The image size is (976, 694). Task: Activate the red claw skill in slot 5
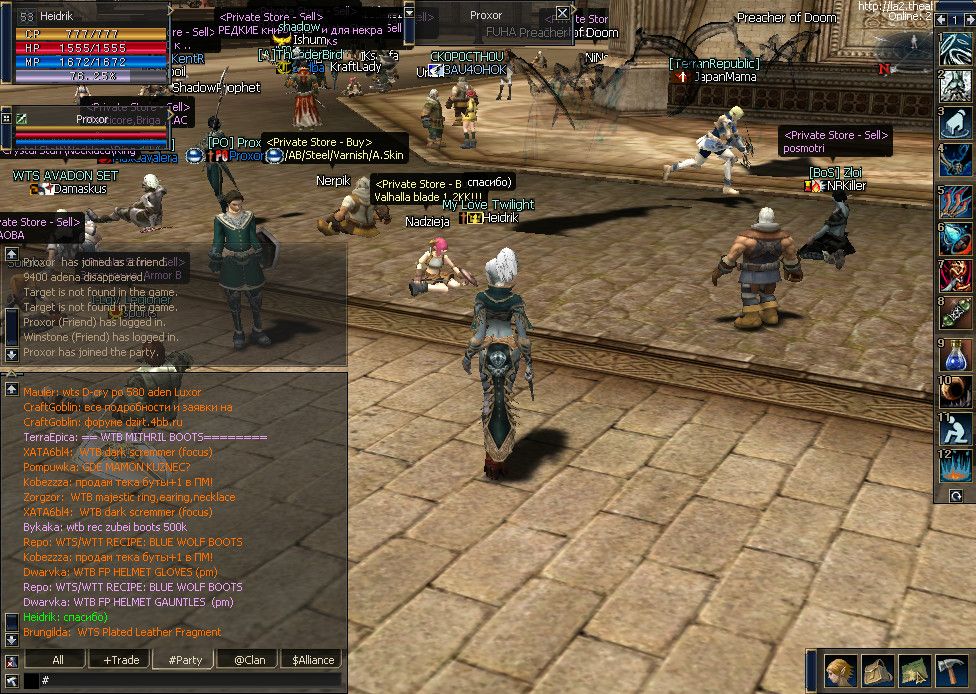coord(957,202)
